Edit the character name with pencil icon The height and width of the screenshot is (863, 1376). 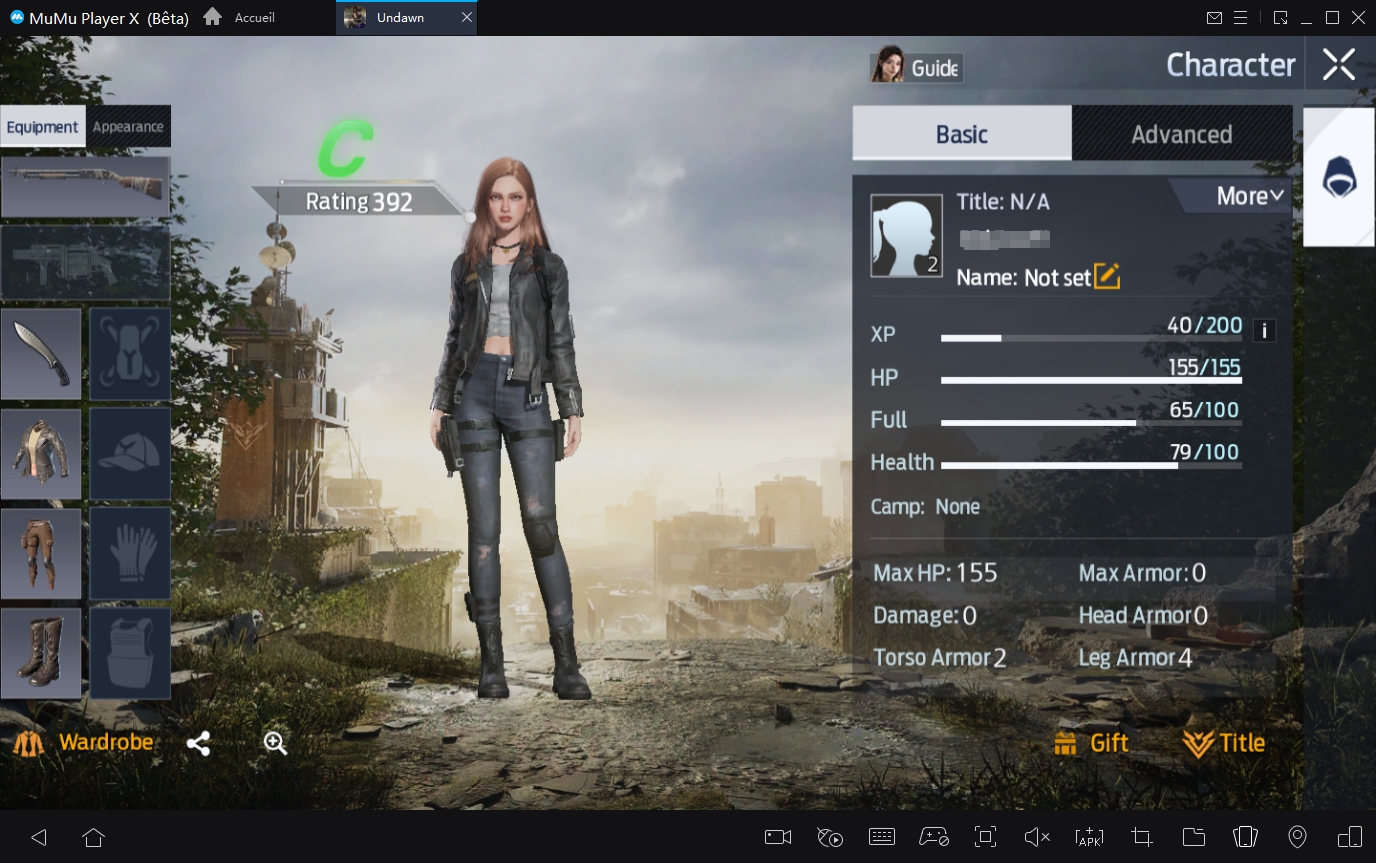1107,276
